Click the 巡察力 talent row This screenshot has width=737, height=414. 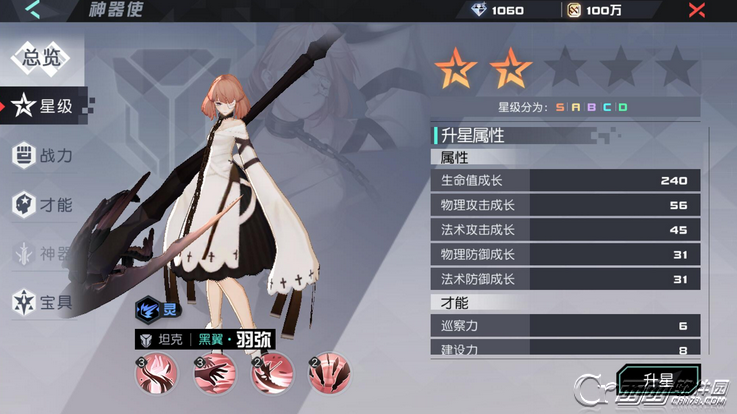(x=565, y=326)
